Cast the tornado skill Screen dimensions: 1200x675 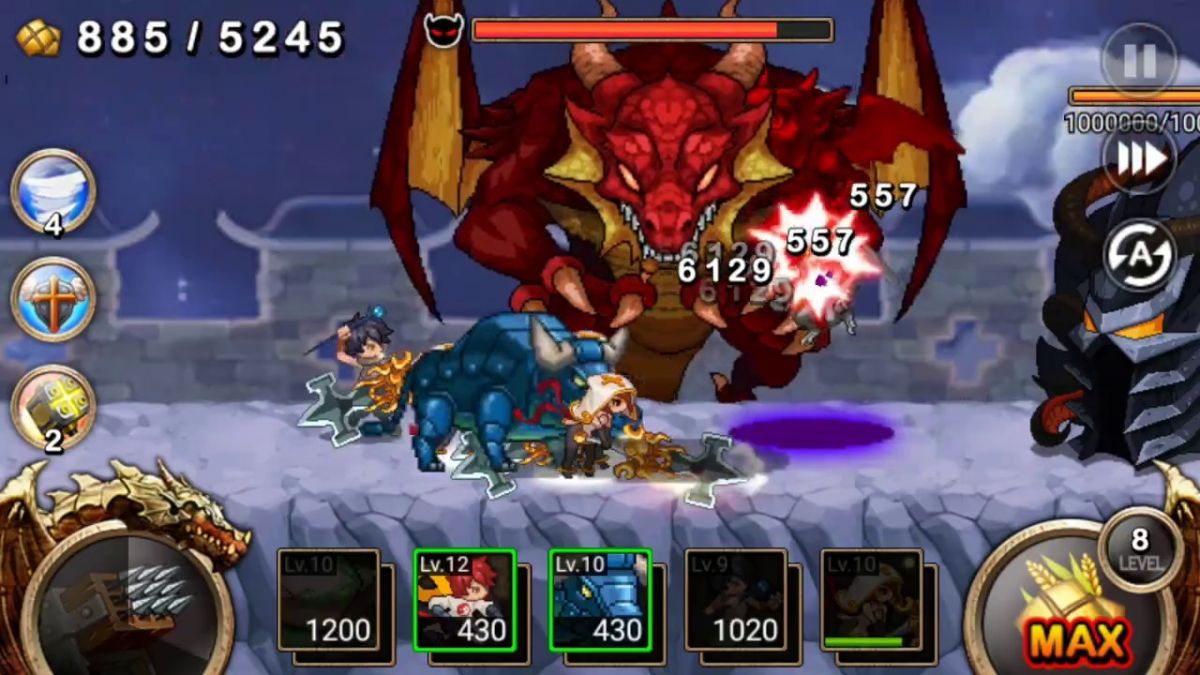53,190
